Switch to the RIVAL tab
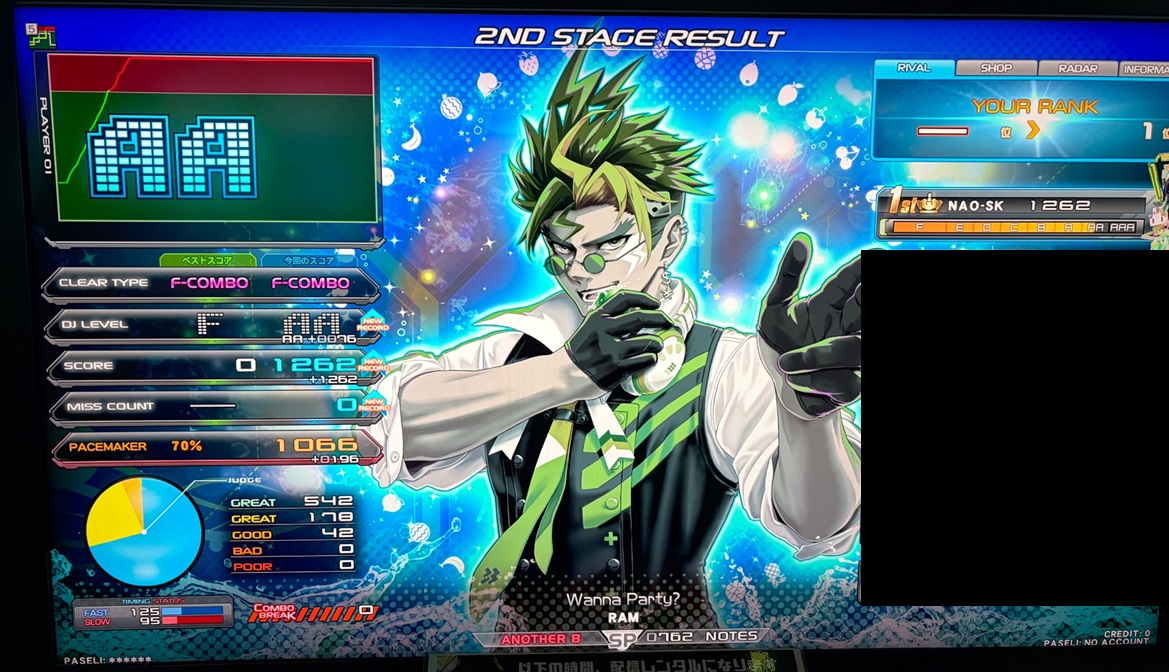Image resolution: width=1169 pixels, height=672 pixels. (913, 68)
